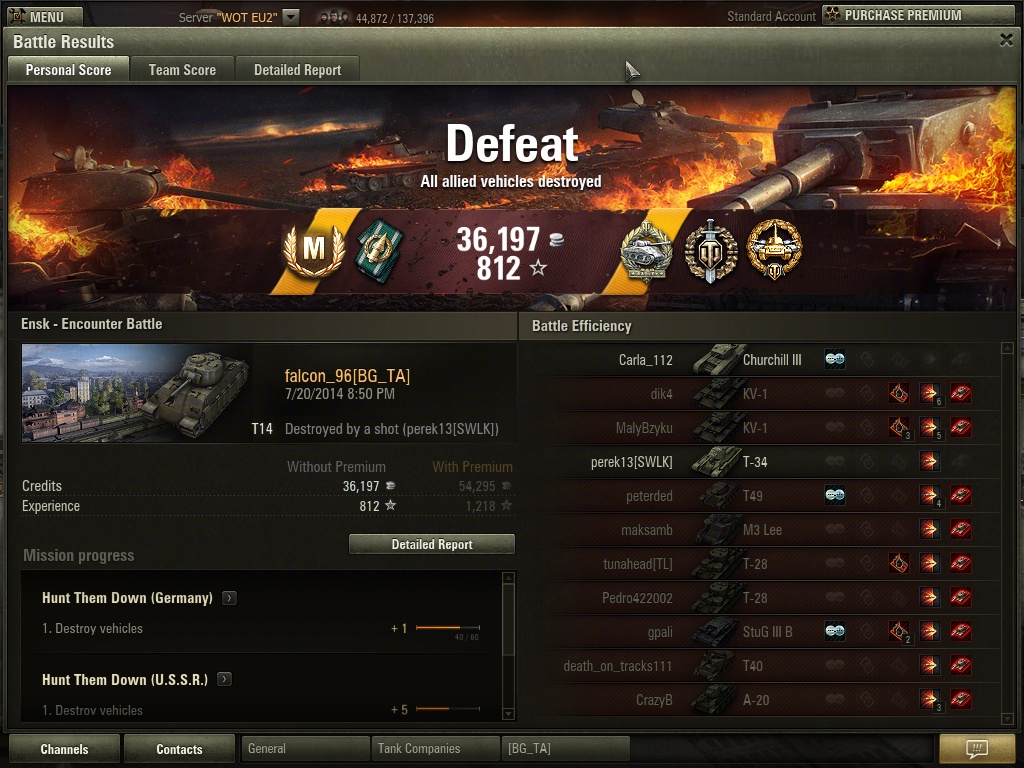Open the server selection dropdown

(290, 17)
